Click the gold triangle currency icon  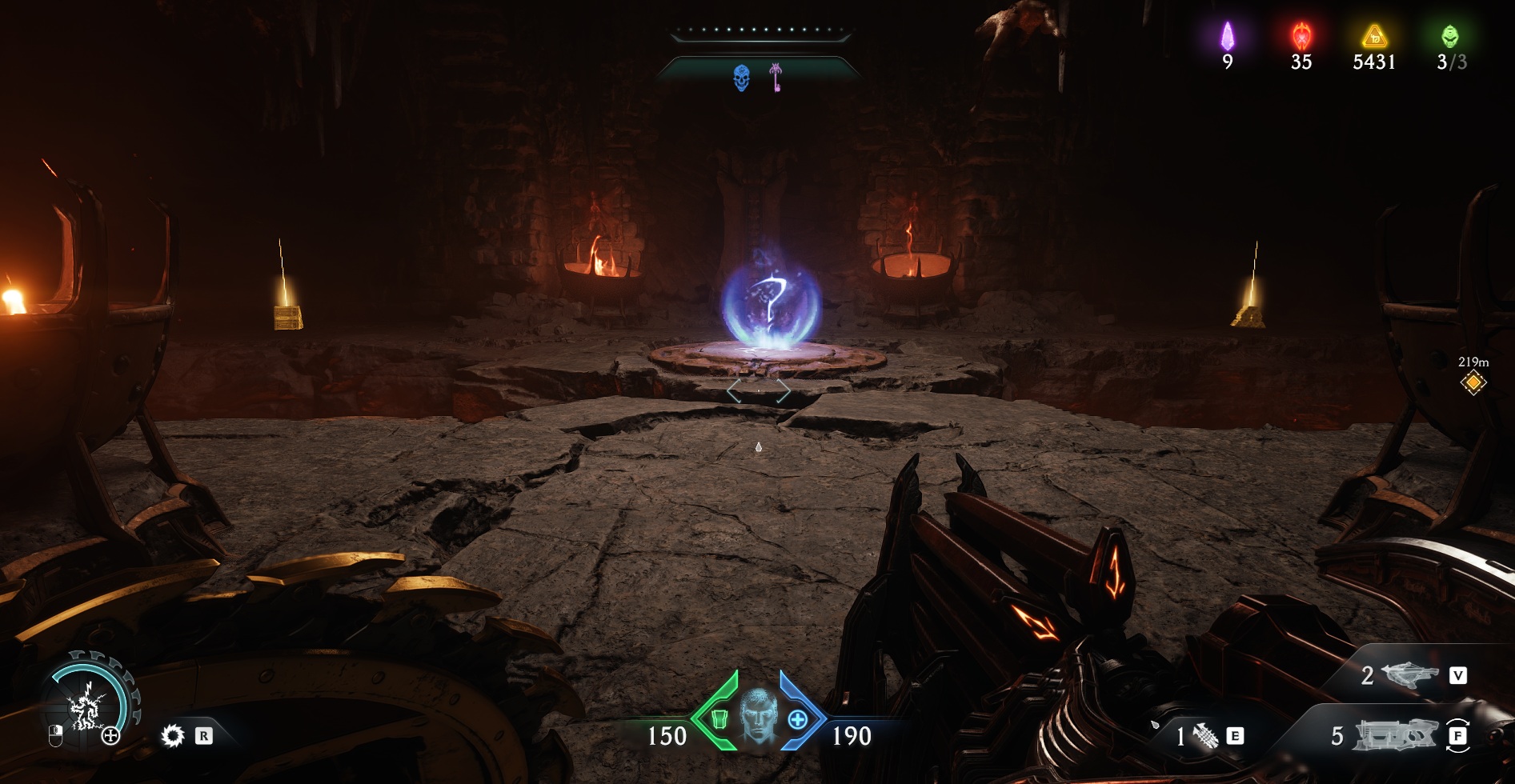[1374, 36]
